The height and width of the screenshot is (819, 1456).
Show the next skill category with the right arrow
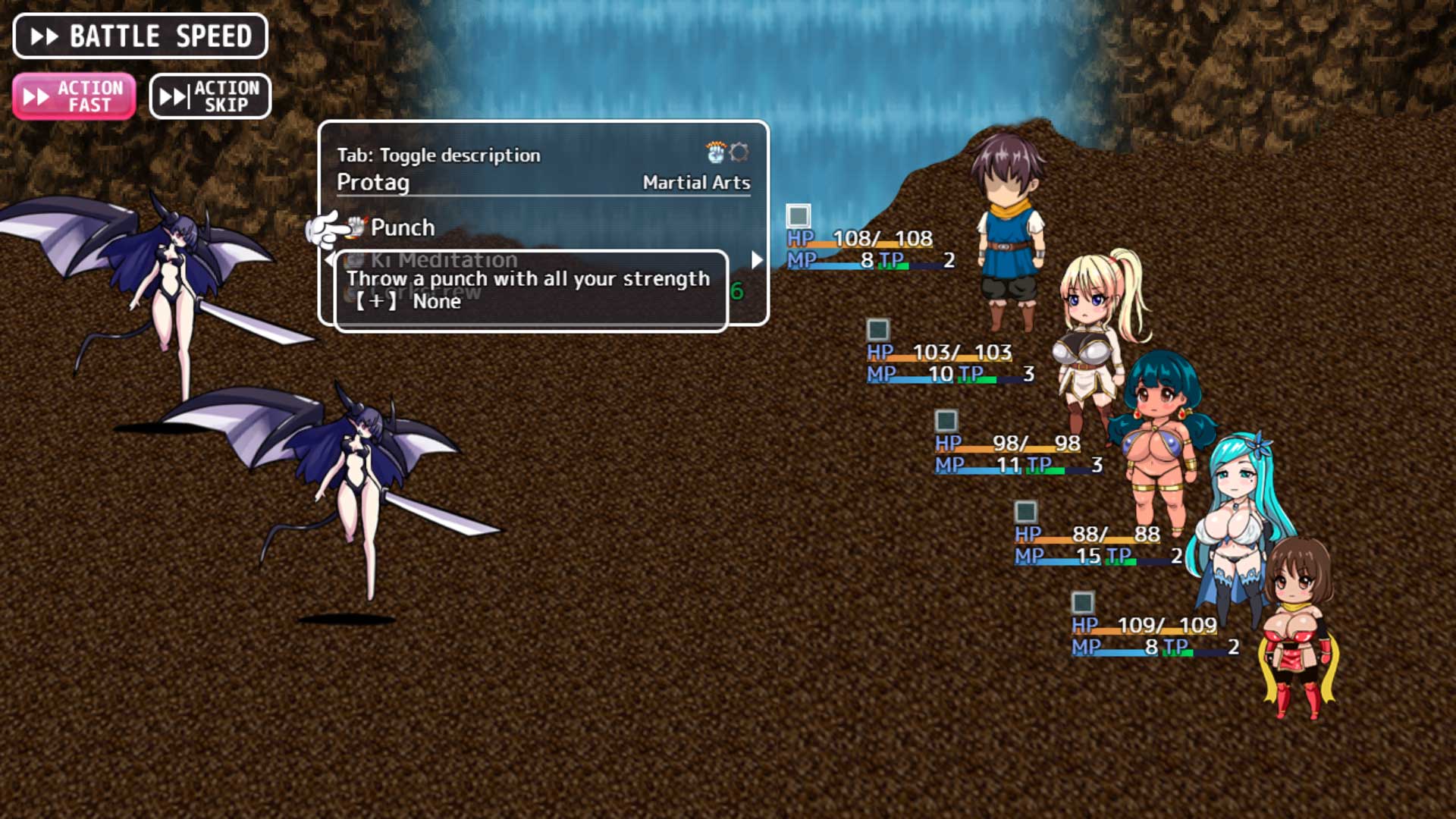756,260
